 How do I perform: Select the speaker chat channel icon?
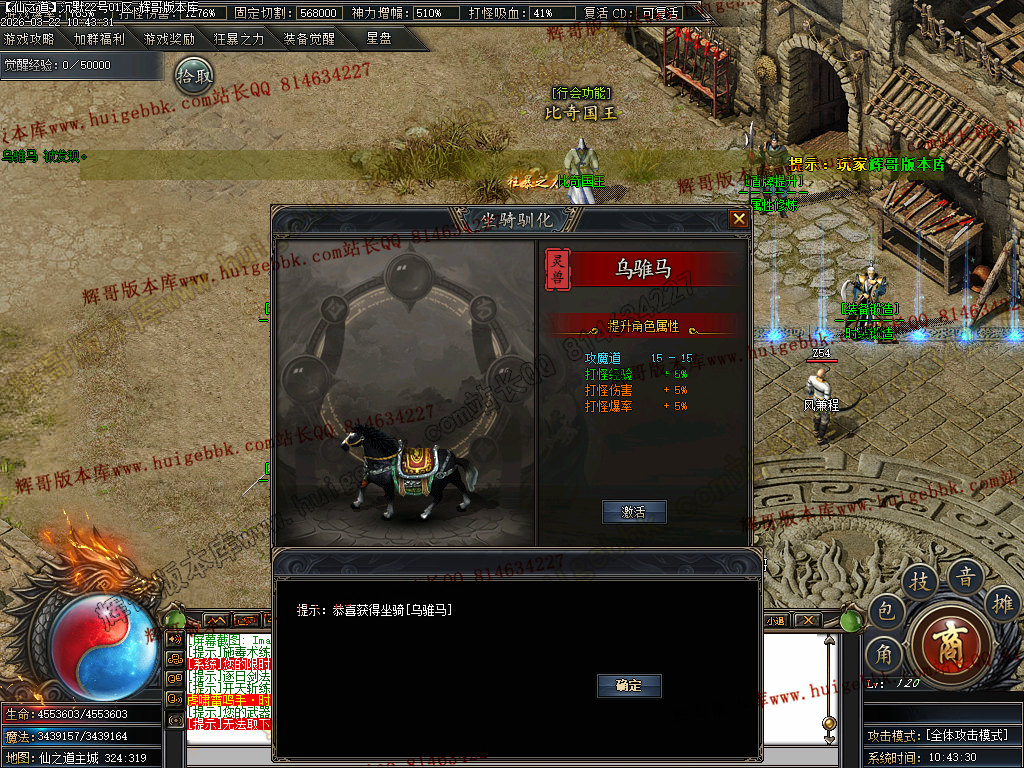click(175, 638)
